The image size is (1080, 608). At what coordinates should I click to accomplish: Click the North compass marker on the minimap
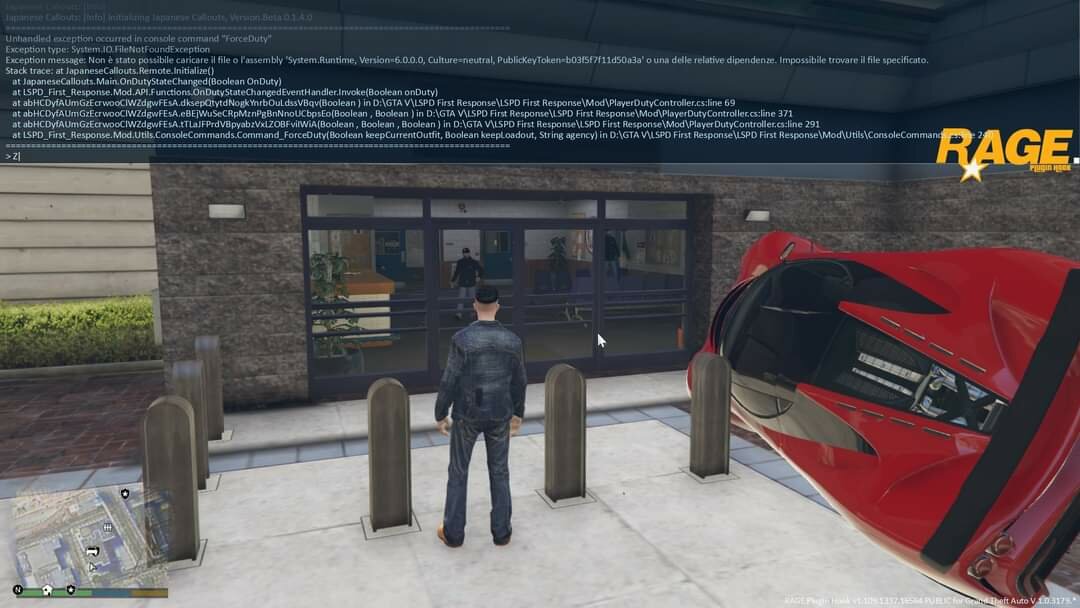pos(18,589)
